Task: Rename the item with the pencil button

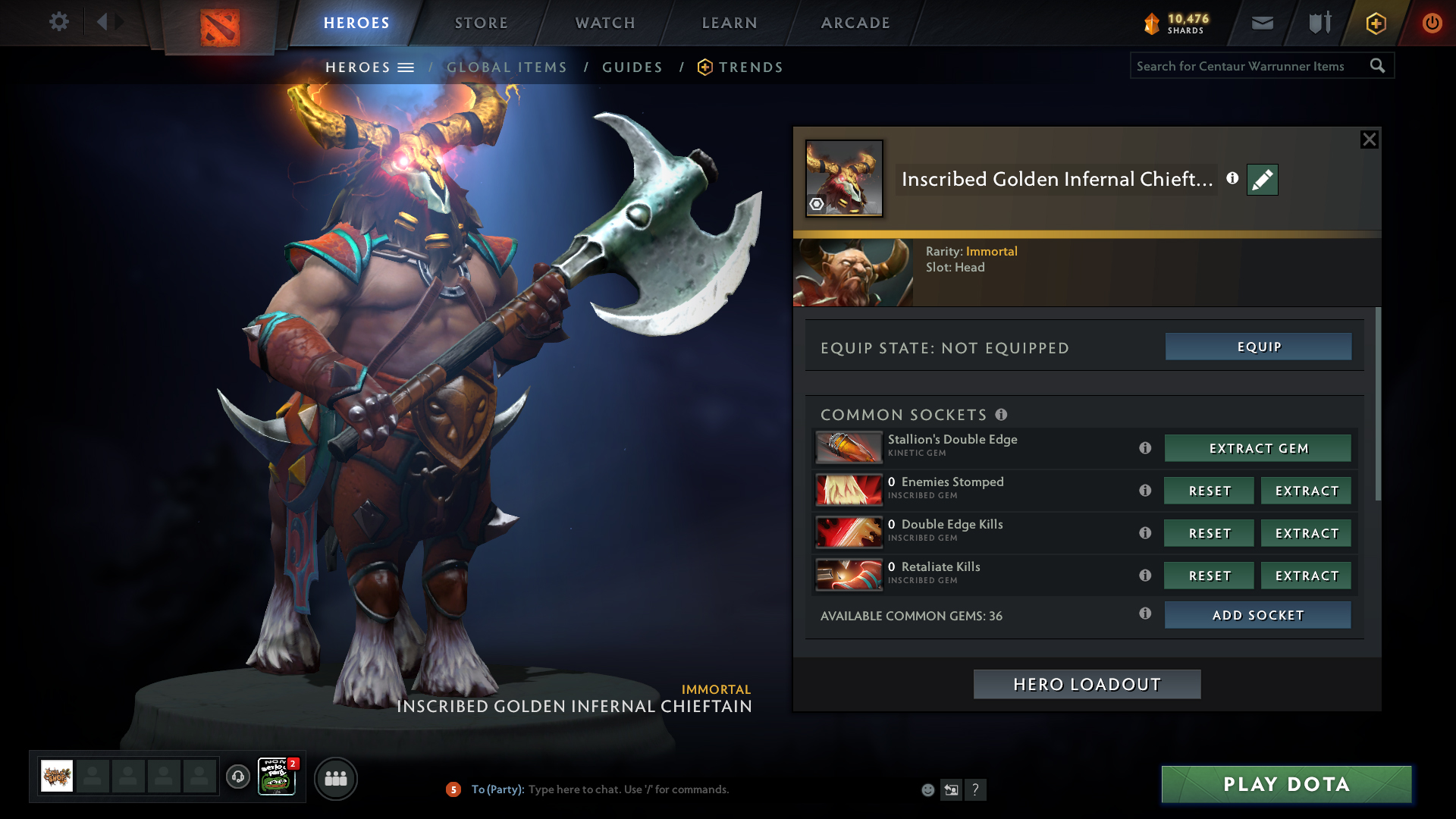Action: pos(1263,180)
